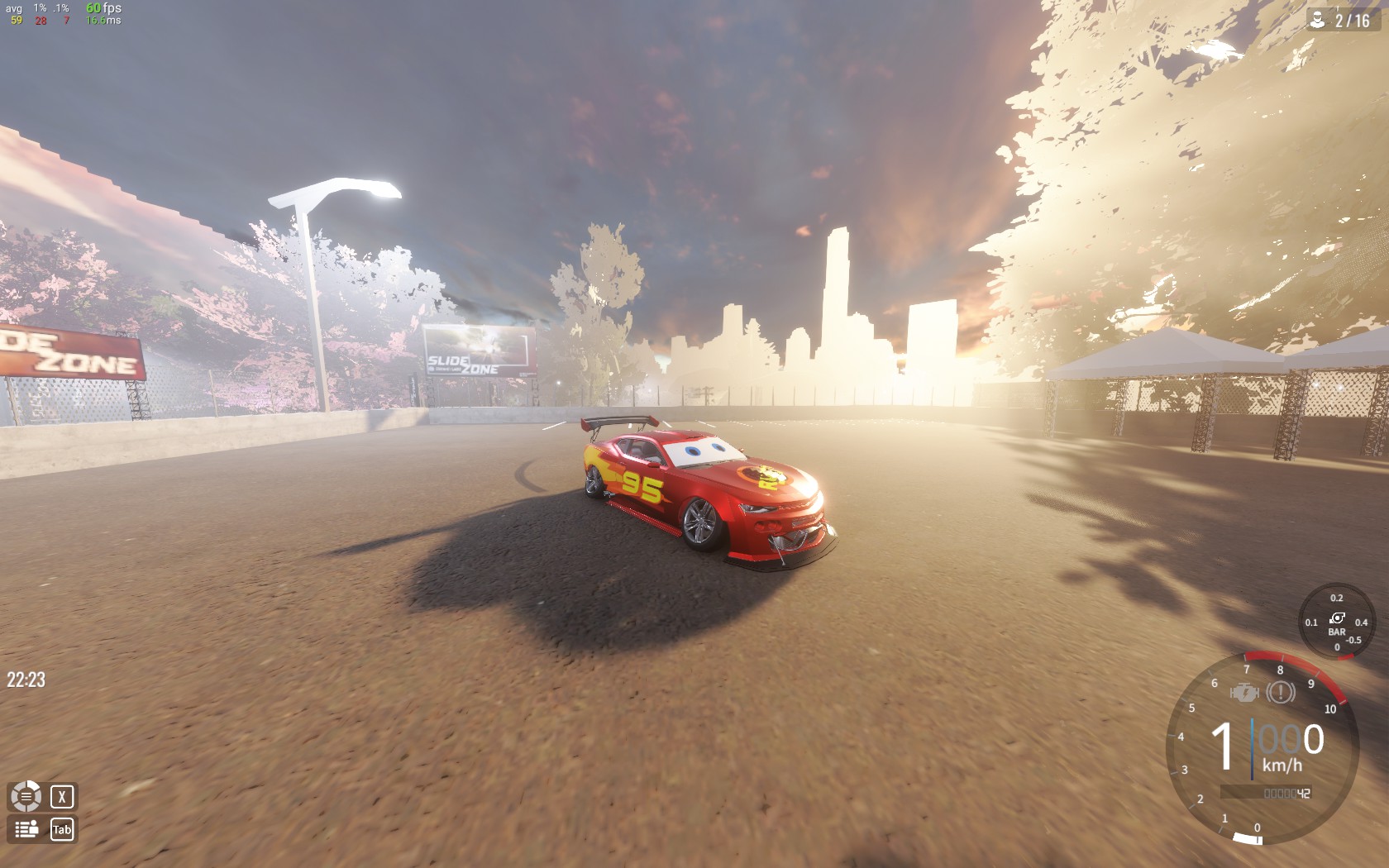The image size is (1389, 868).
Task: Select the check engine warning icon
Action: point(1244,693)
